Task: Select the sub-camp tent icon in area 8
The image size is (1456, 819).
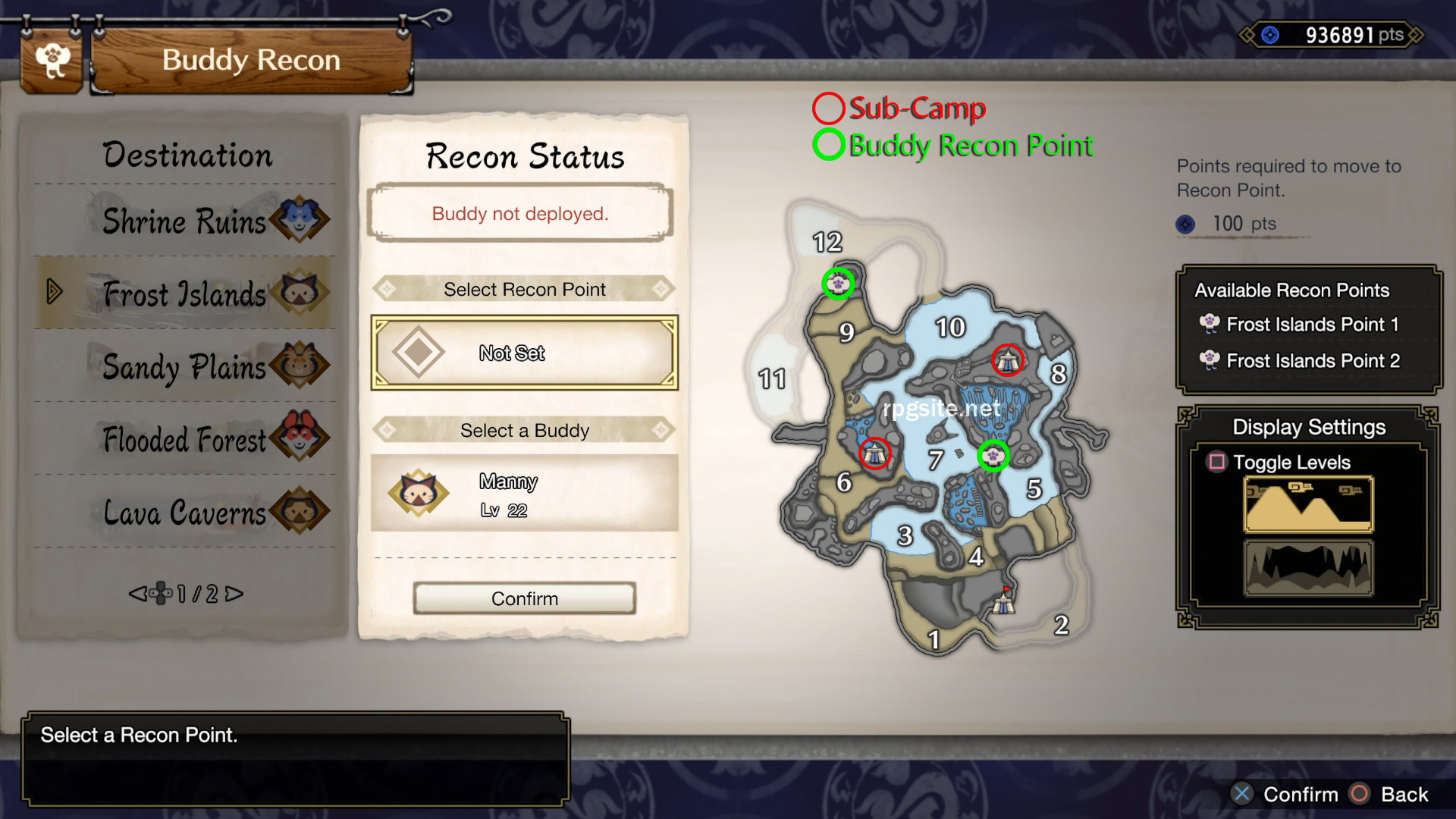Action: [1009, 362]
